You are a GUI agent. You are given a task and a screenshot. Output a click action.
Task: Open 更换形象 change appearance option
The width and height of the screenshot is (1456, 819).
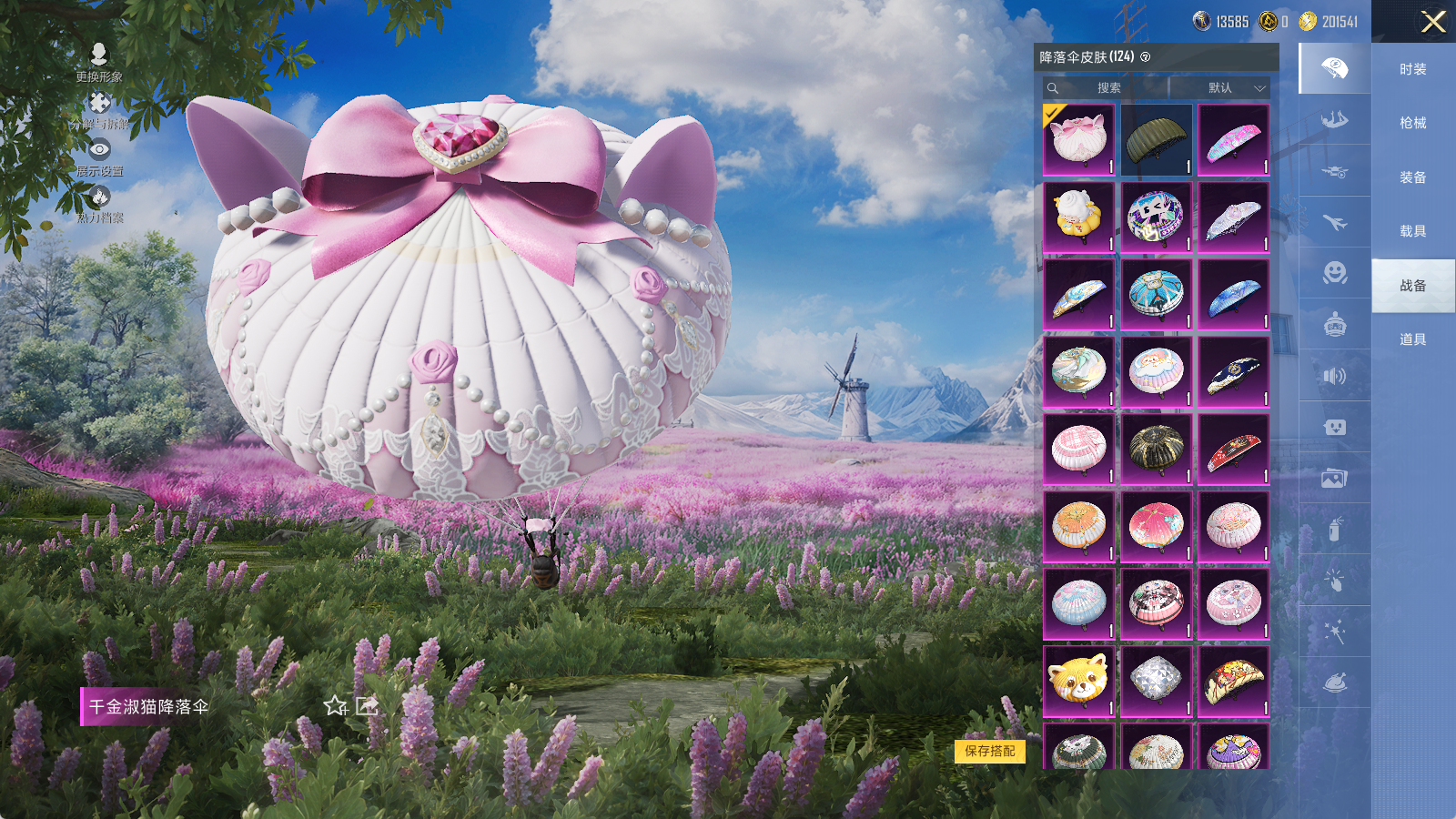tap(99, 63)
